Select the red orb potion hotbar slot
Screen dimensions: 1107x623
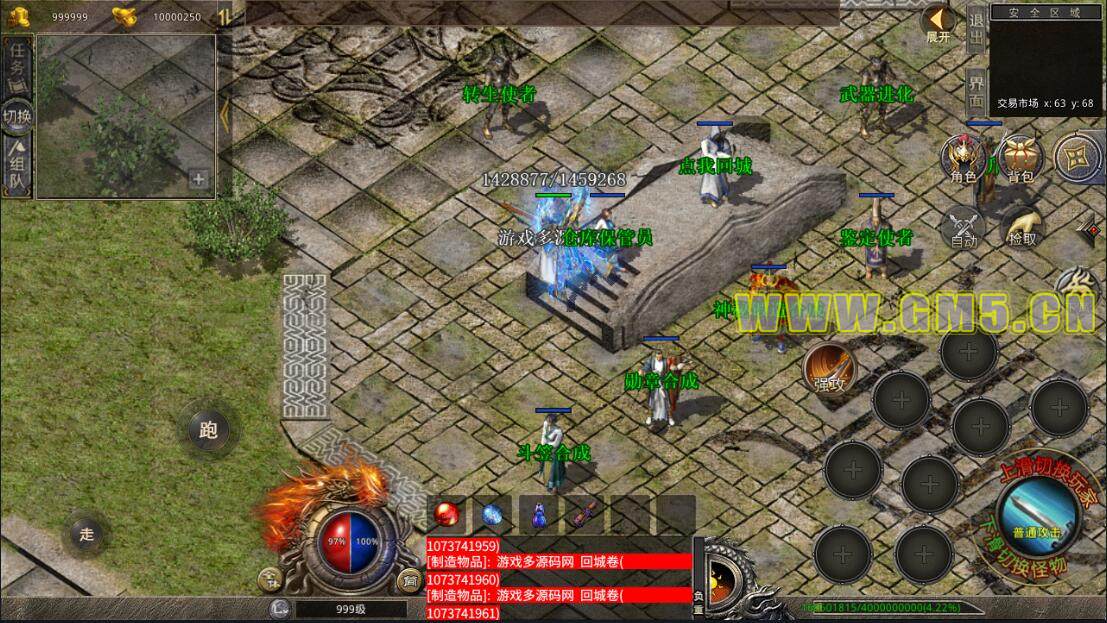447,514
